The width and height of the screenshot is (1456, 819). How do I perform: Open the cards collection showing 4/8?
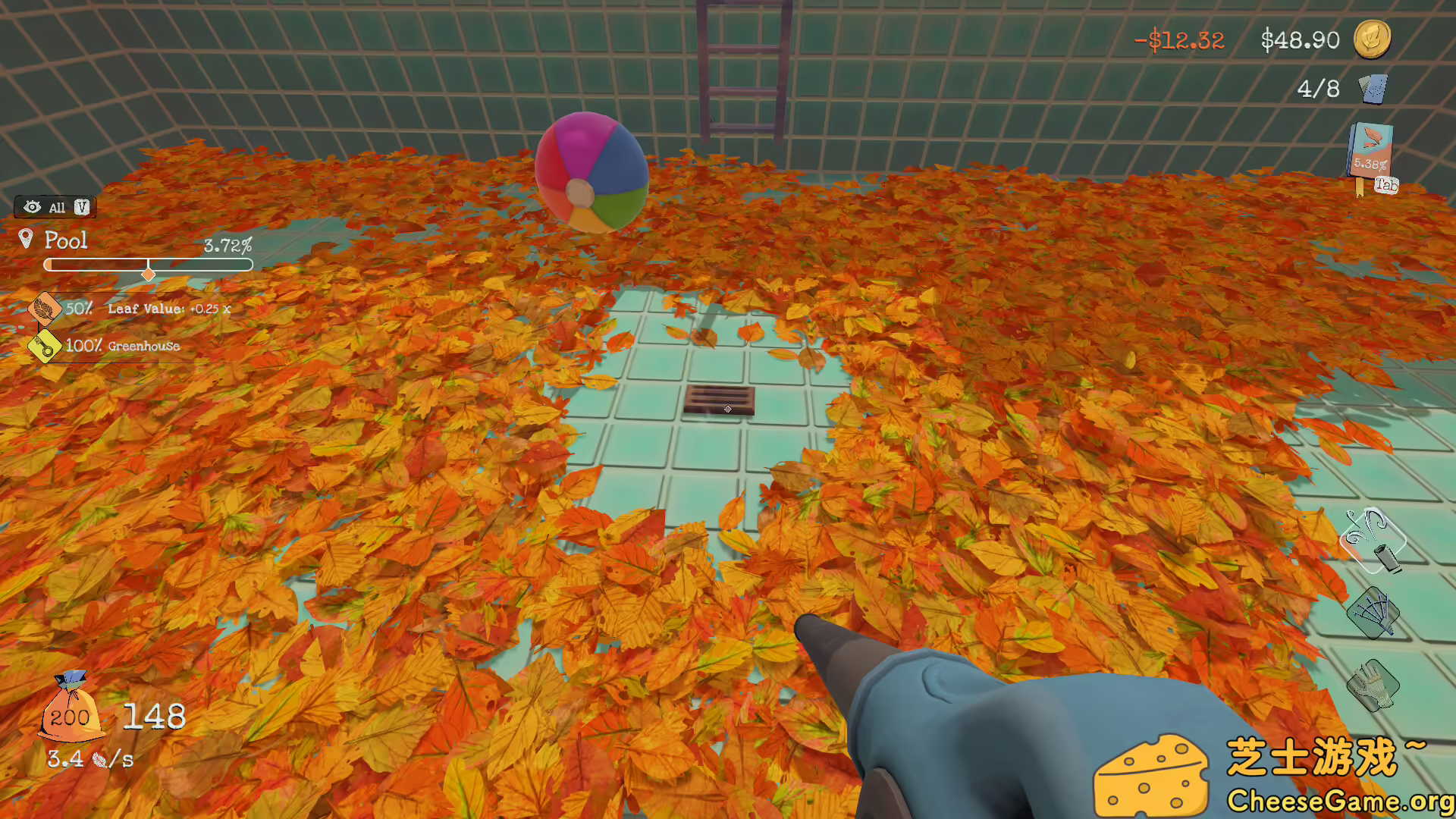[x=1372, y=89]
